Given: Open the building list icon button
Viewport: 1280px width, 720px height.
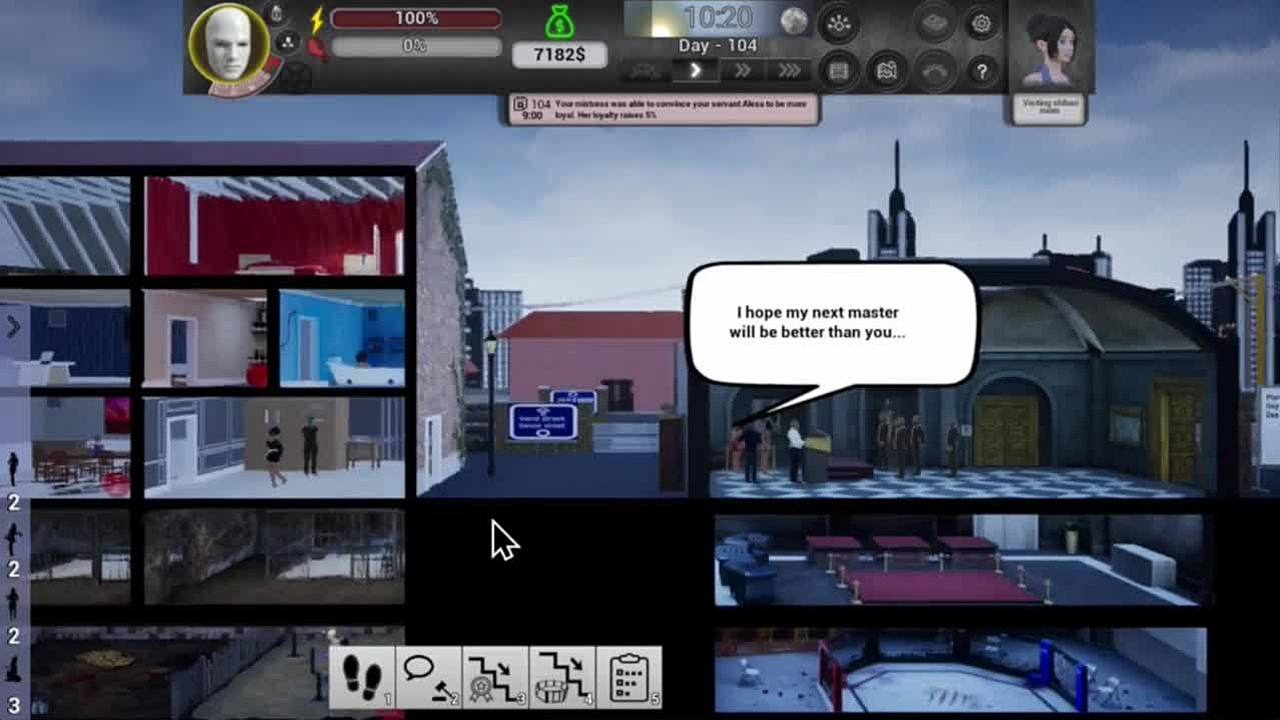Looking at the screenshot, I should [839, 71].
